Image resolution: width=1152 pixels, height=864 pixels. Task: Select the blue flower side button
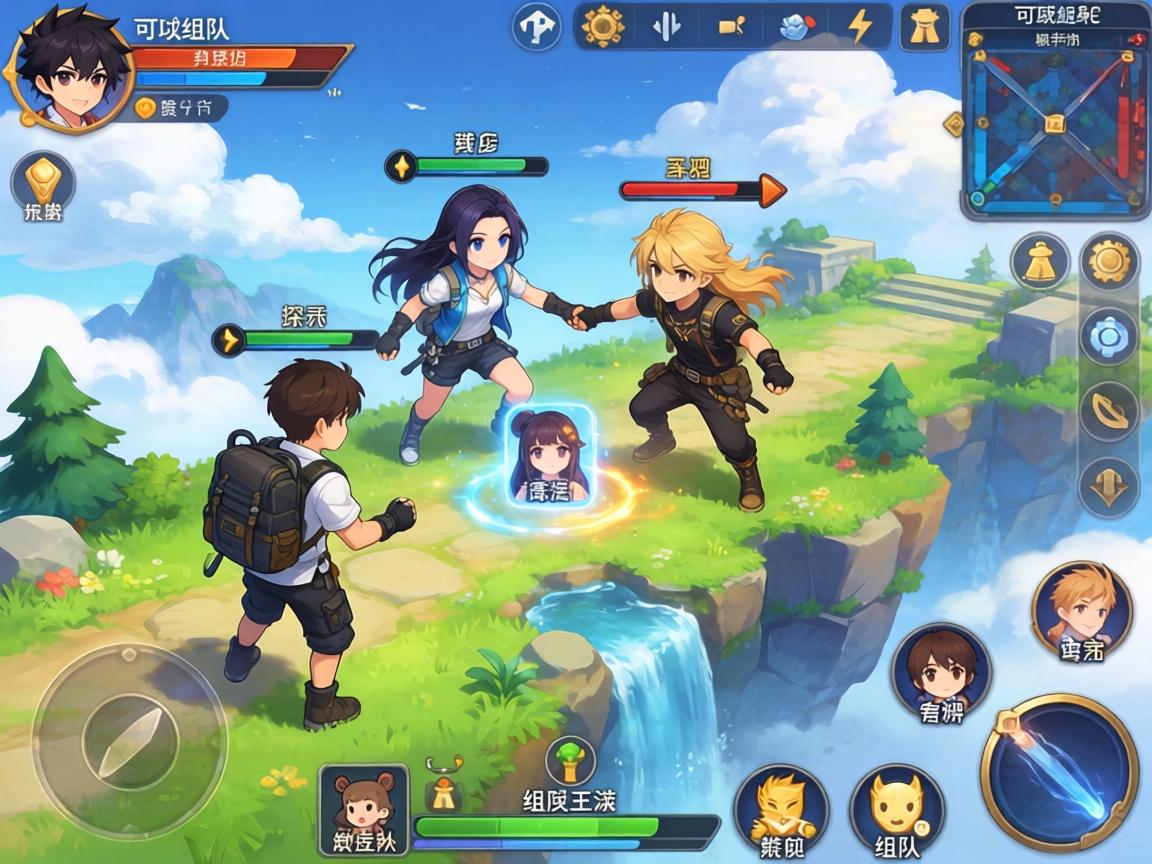coord(1109,338)
